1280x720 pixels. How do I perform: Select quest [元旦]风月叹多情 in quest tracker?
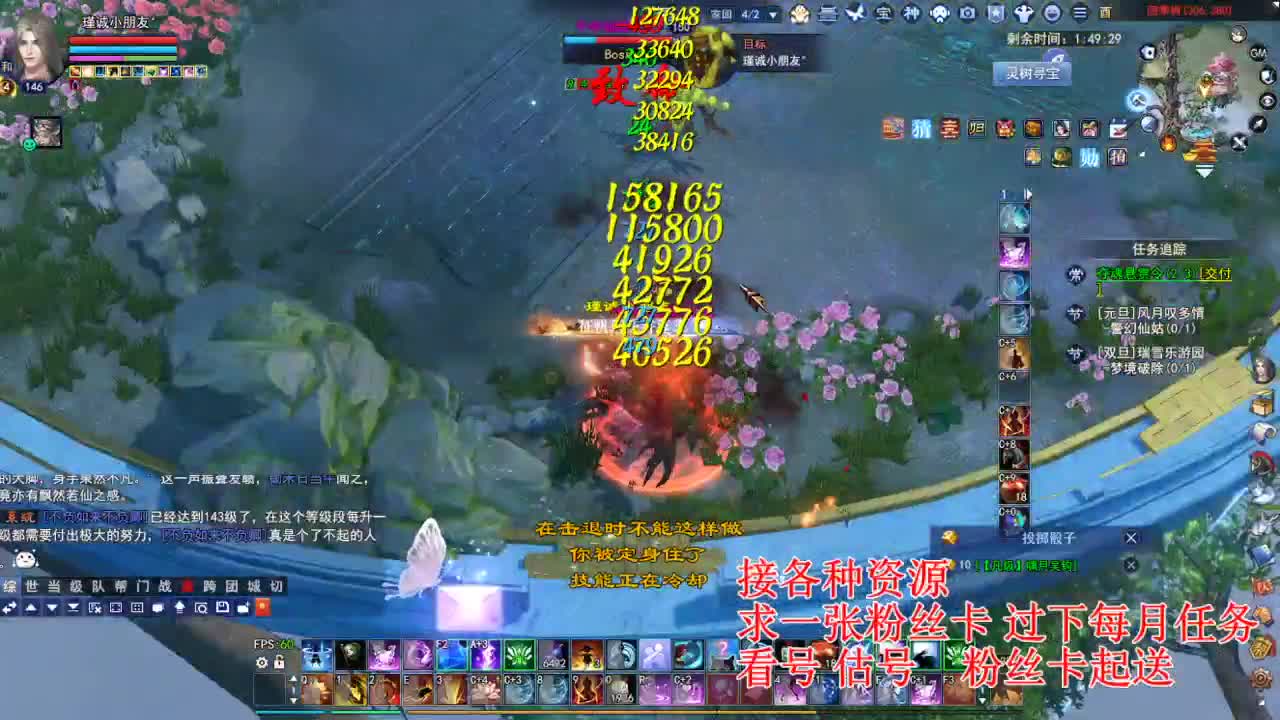click(1151, 313)
